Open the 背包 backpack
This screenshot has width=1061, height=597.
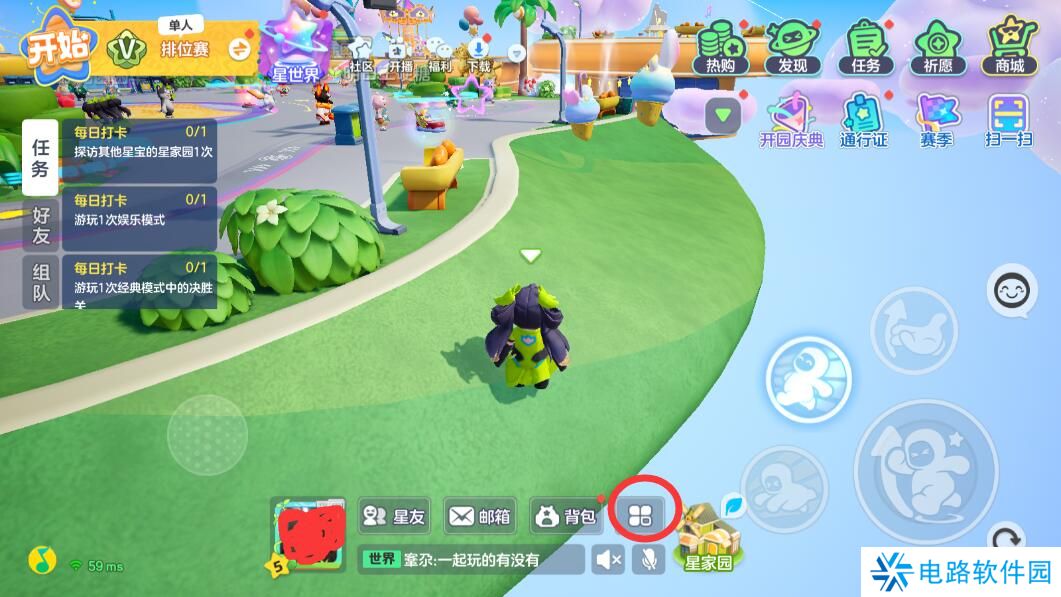coord(566,516)
